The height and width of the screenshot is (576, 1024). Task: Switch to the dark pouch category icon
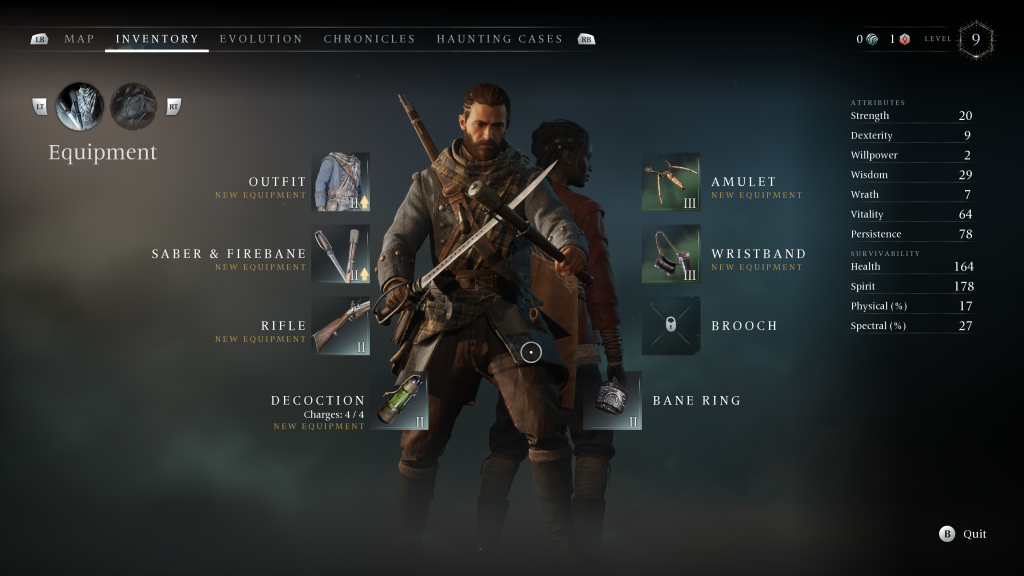click(x=133, y=106)
